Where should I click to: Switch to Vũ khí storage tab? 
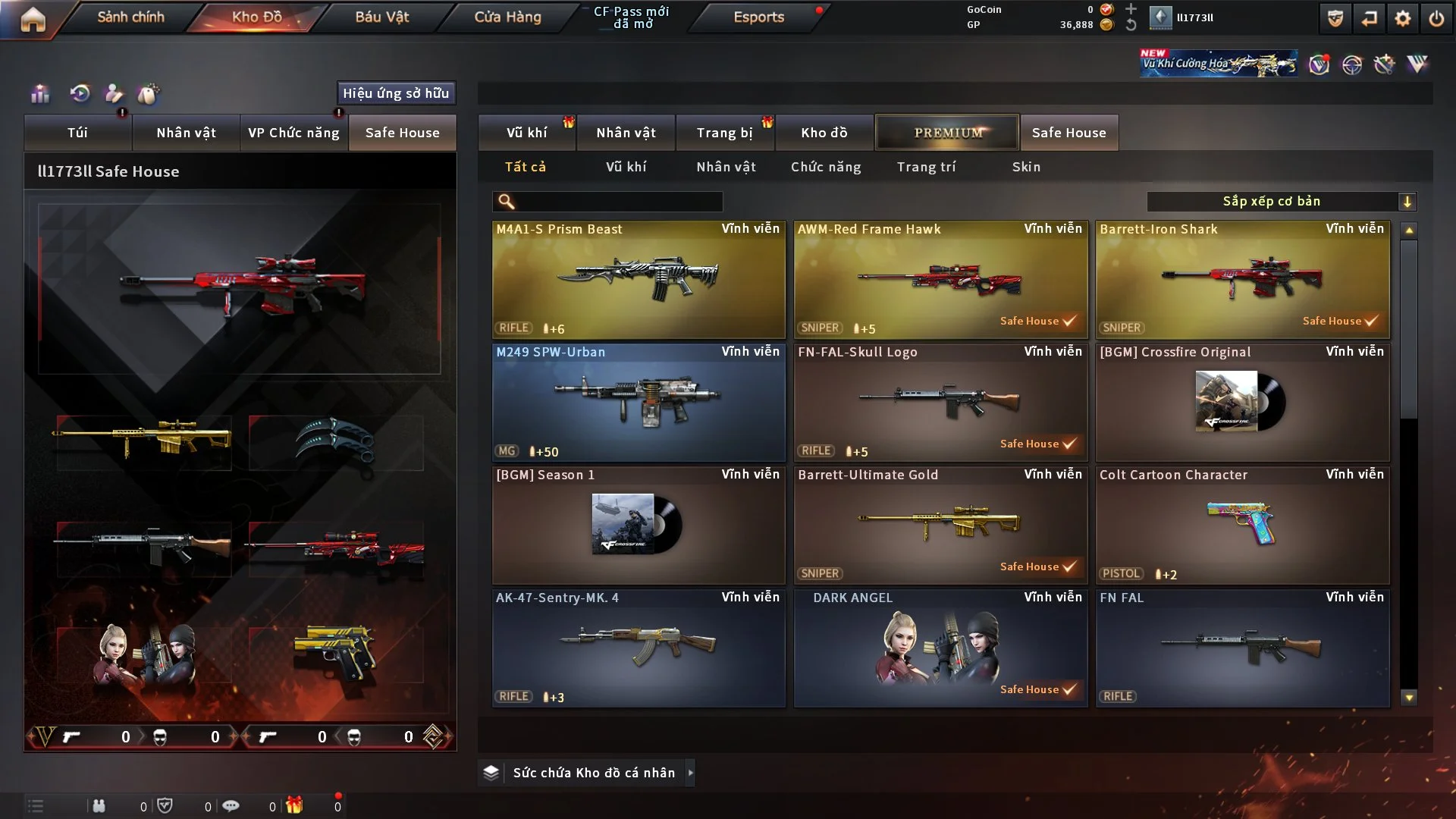526,133
